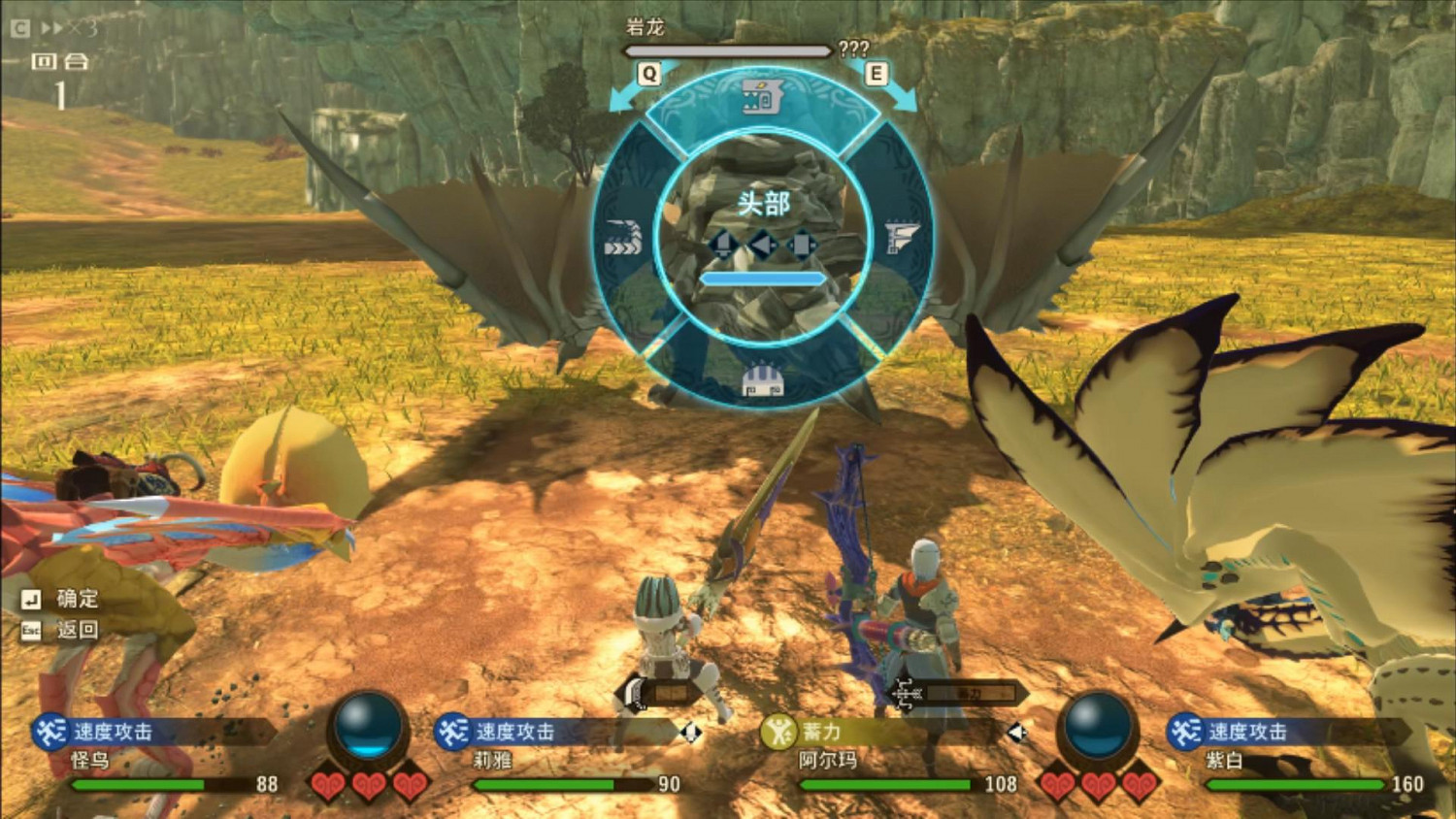
Task: Click the blue part-durability bar under 头部
Action: click(762, 277)
